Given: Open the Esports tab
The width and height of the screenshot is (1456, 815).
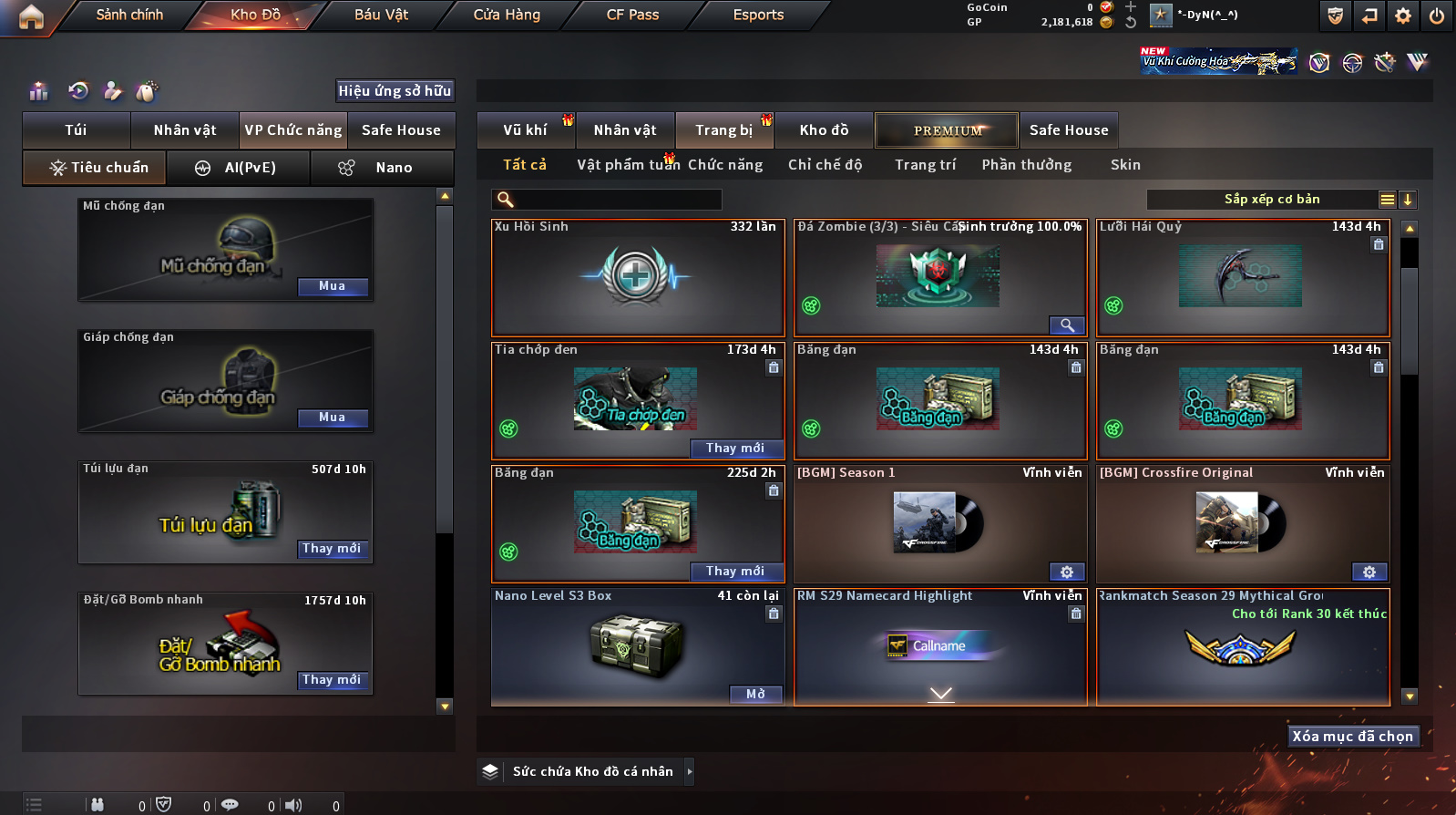Looking at the screenshot, I should pos(758,15).
